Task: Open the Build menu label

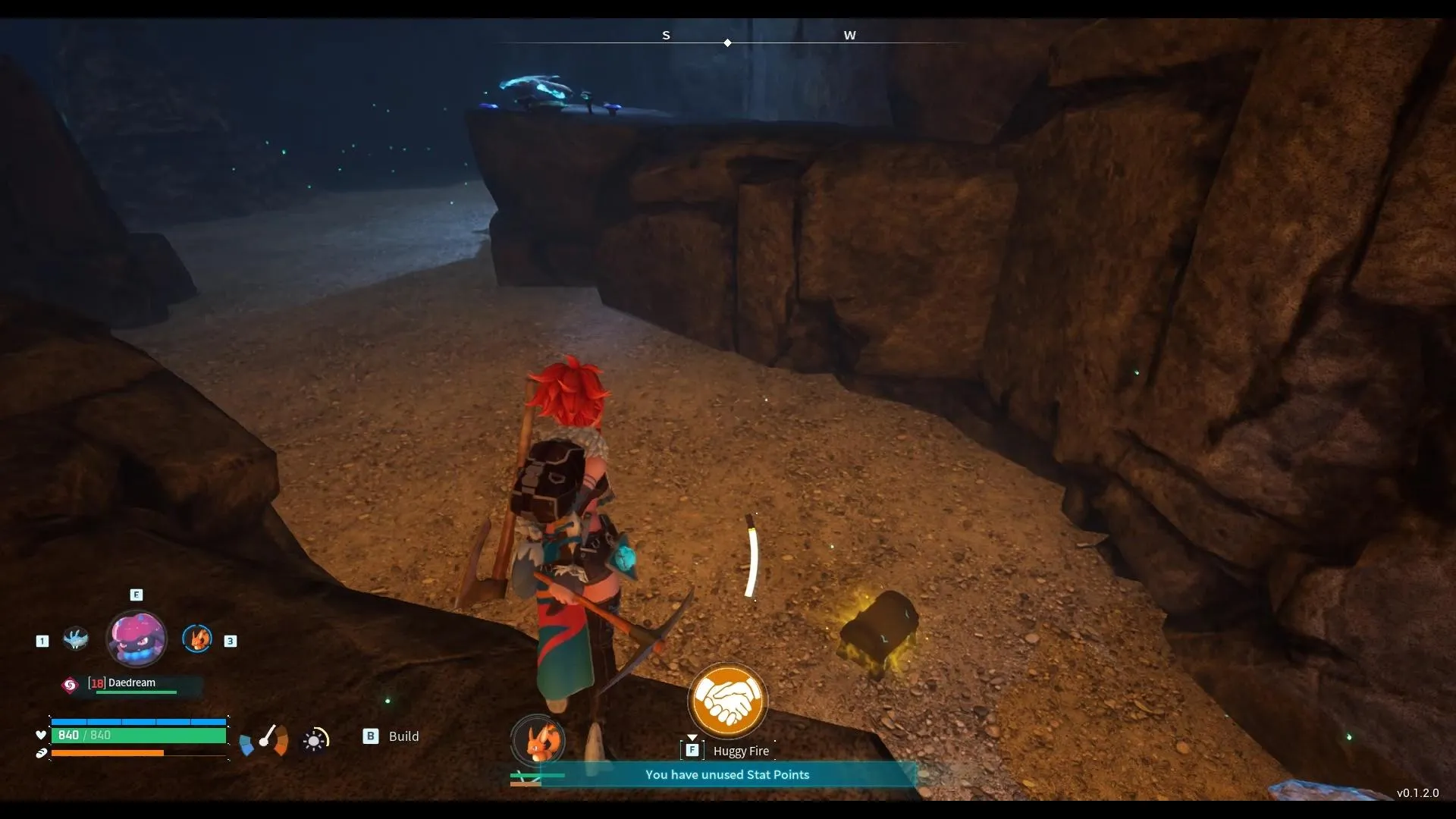Action: 403,736
